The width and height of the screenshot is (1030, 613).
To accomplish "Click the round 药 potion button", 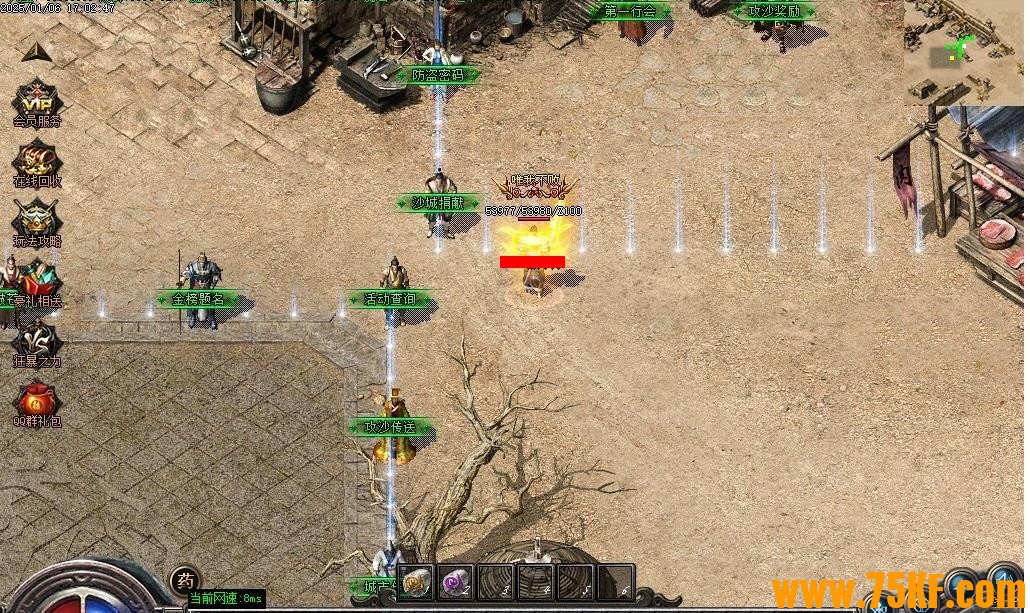I will [184, 579].
